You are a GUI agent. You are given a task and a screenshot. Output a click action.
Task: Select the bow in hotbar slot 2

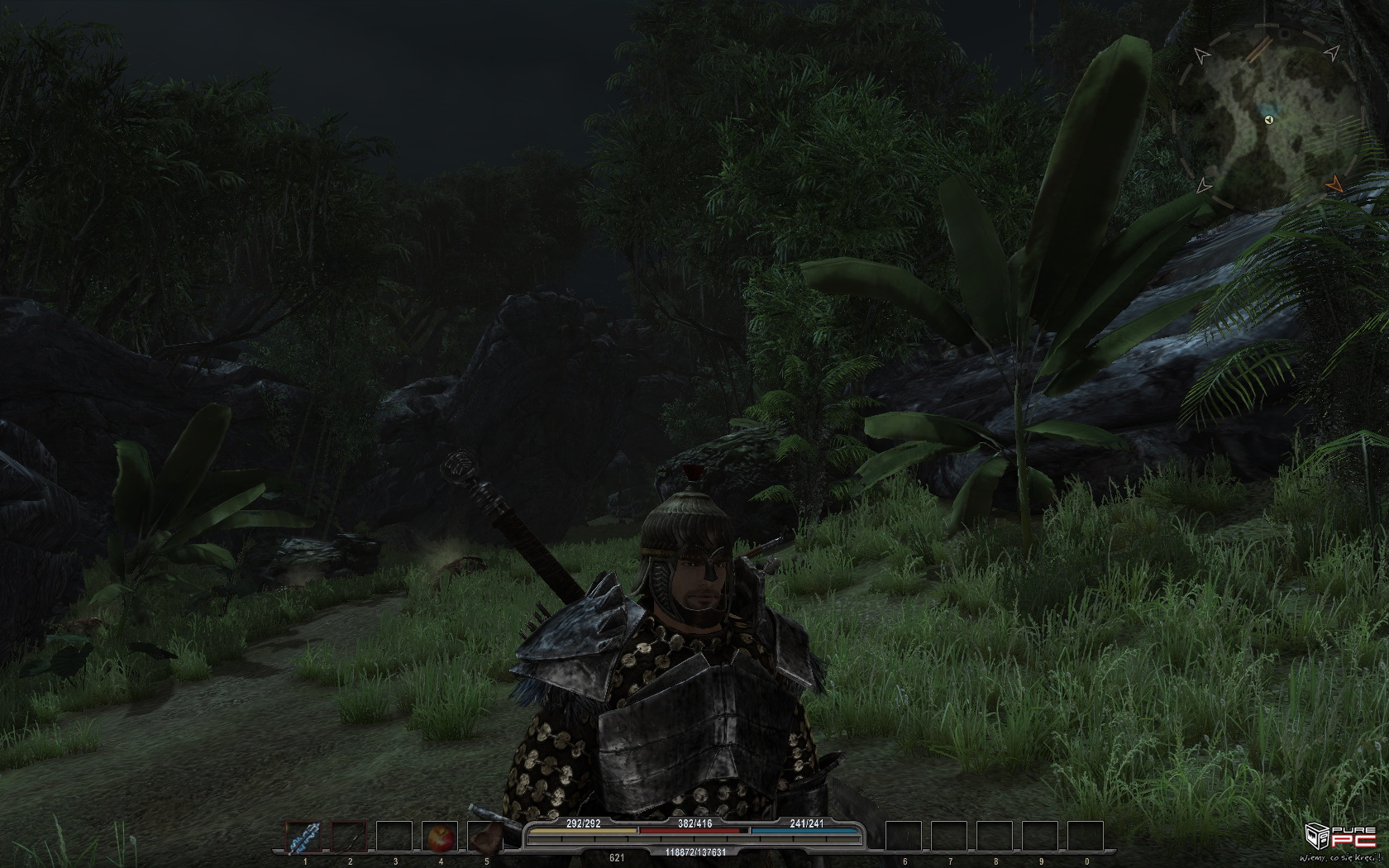tap(349, 837)
